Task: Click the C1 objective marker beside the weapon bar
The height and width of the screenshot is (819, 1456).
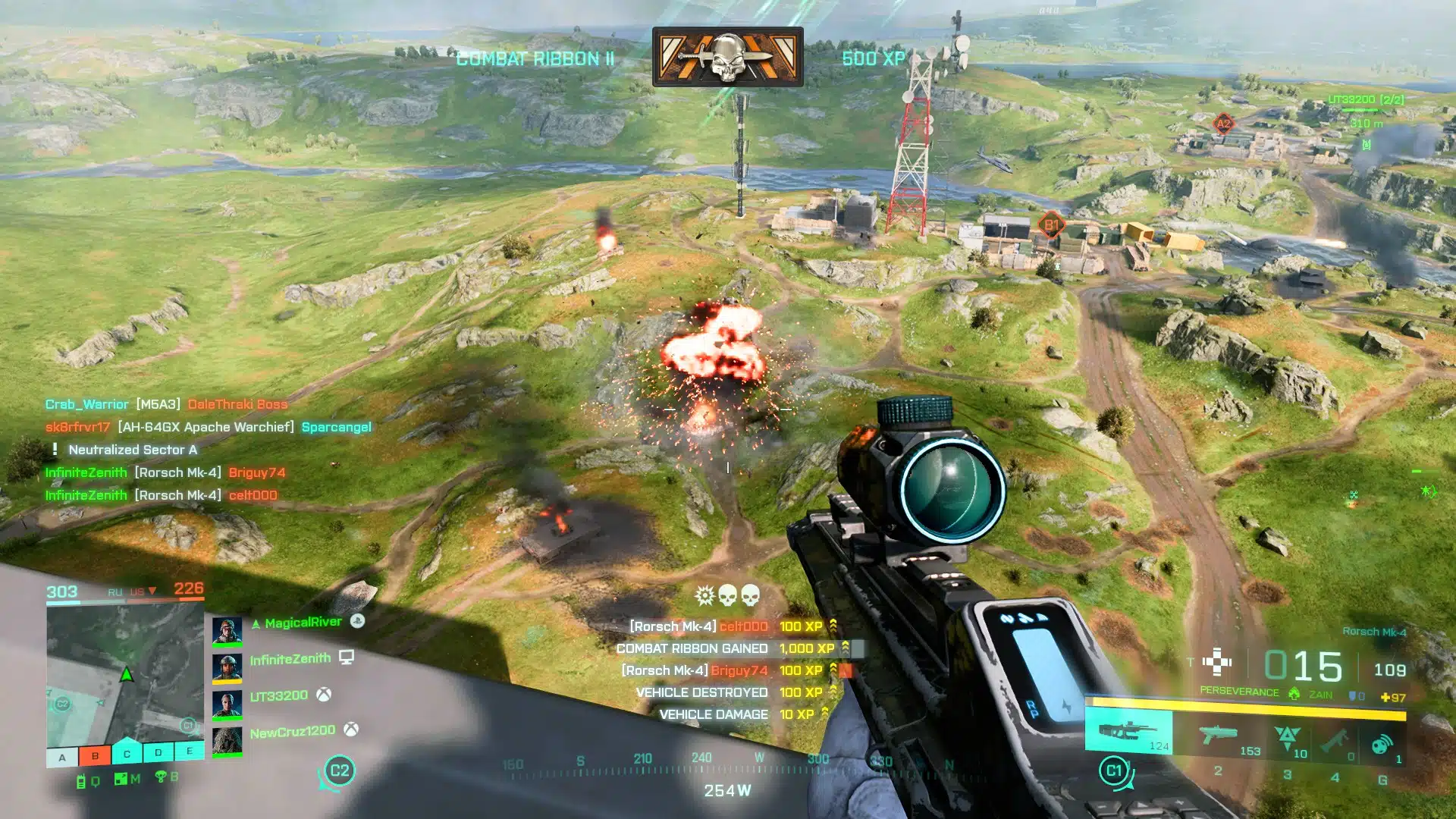Action: pos(1113,771)
